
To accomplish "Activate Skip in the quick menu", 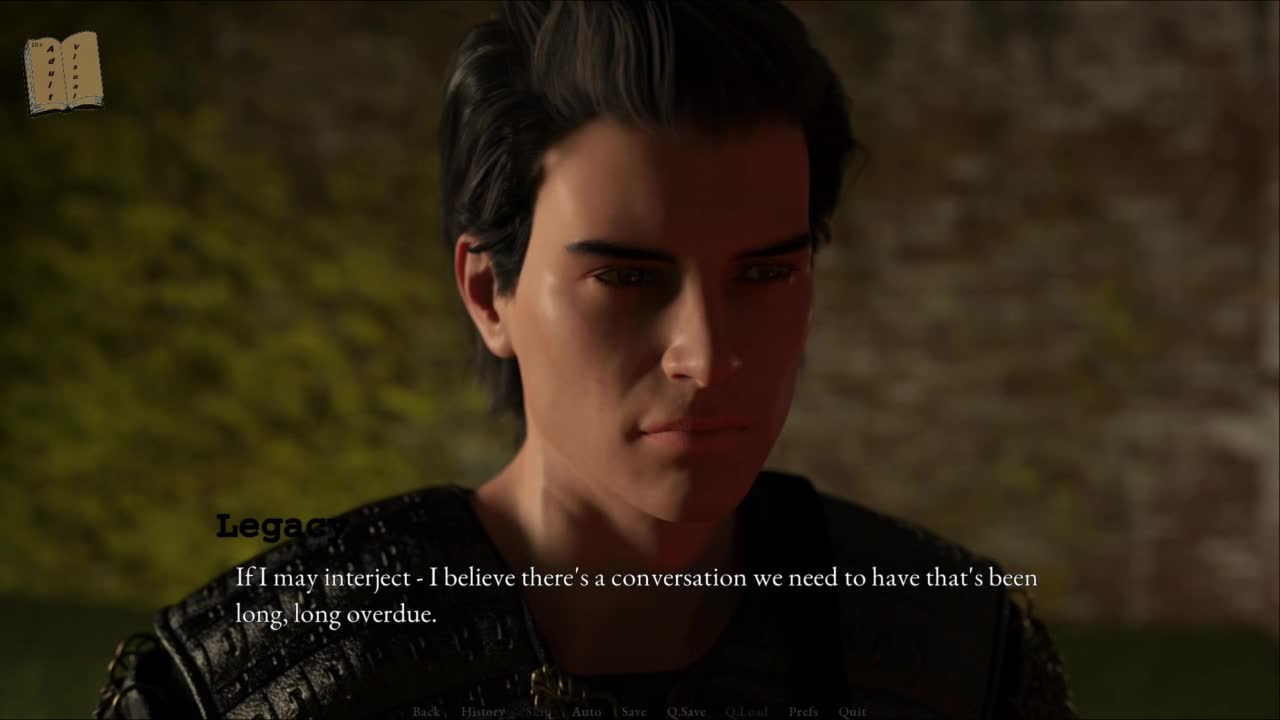I will coord(538,712).
